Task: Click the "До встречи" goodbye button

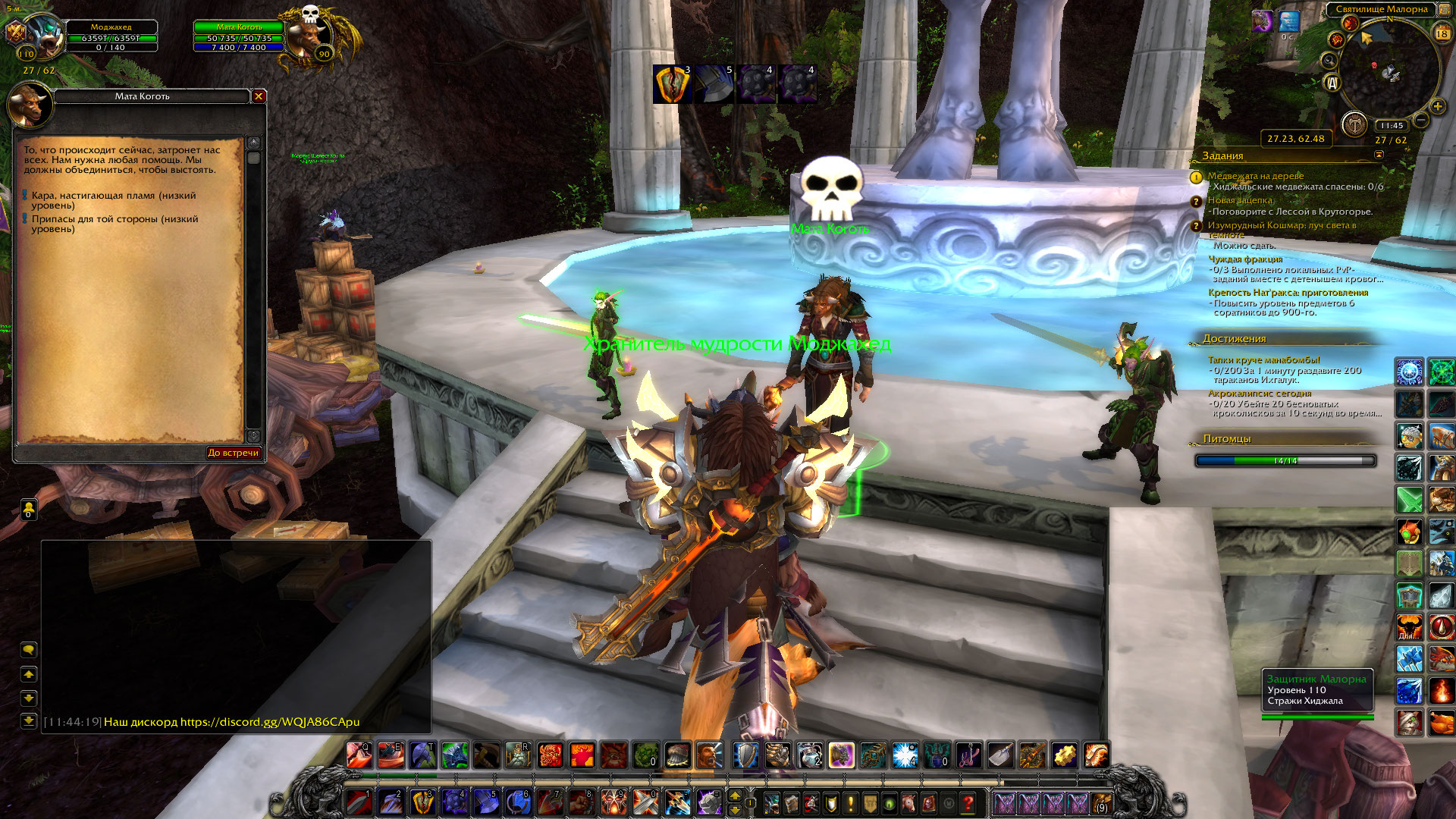Action: 234,453
